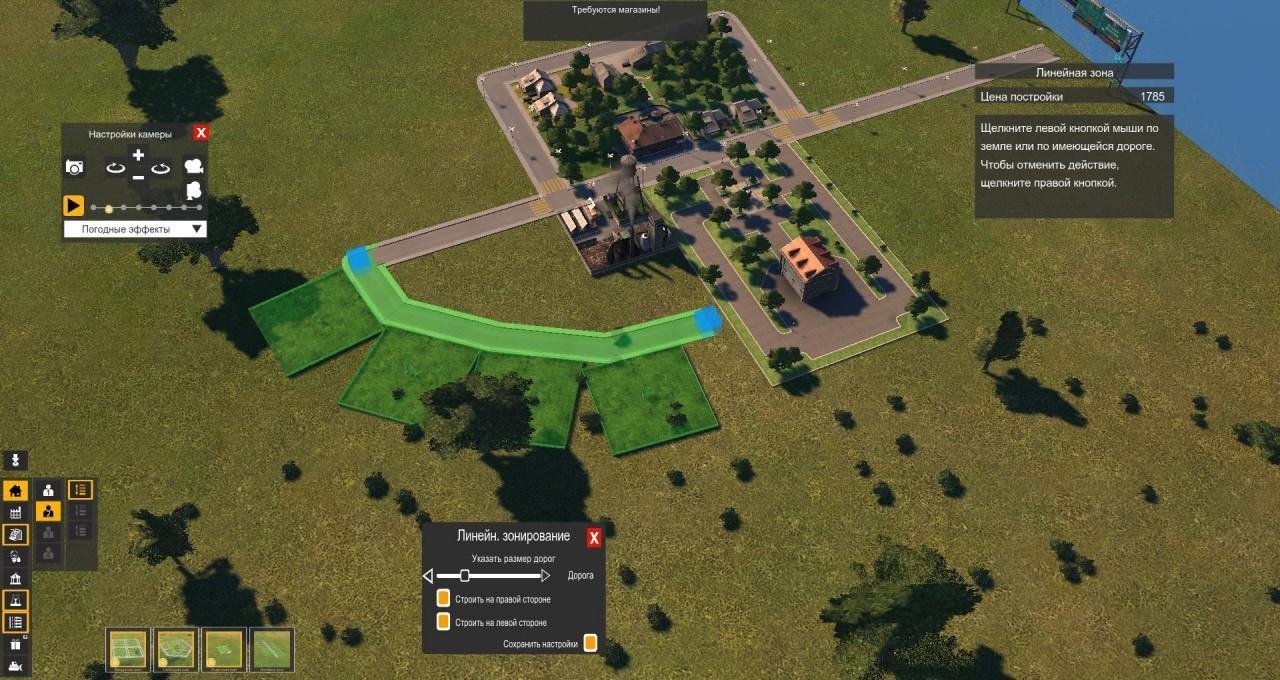Viewport: 1280px width, 680px height.
Task: Zoom in with the camera plus button
Action: click(x=138, y=155)
